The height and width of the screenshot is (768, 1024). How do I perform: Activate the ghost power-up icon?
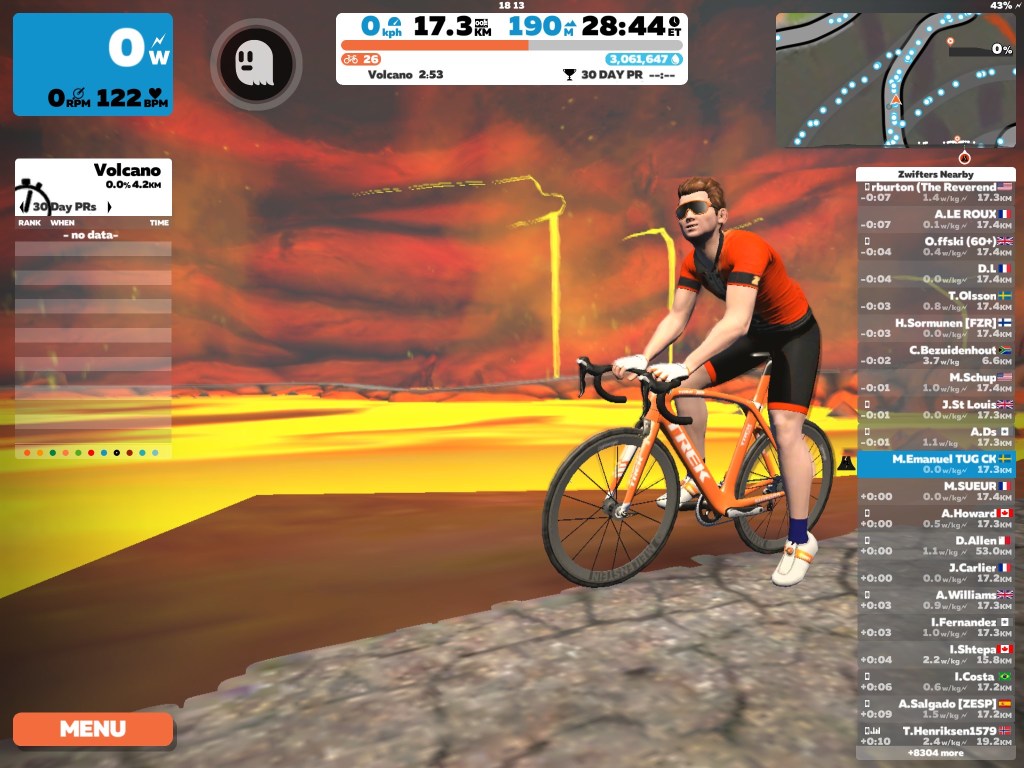click(x=256, y=64)
